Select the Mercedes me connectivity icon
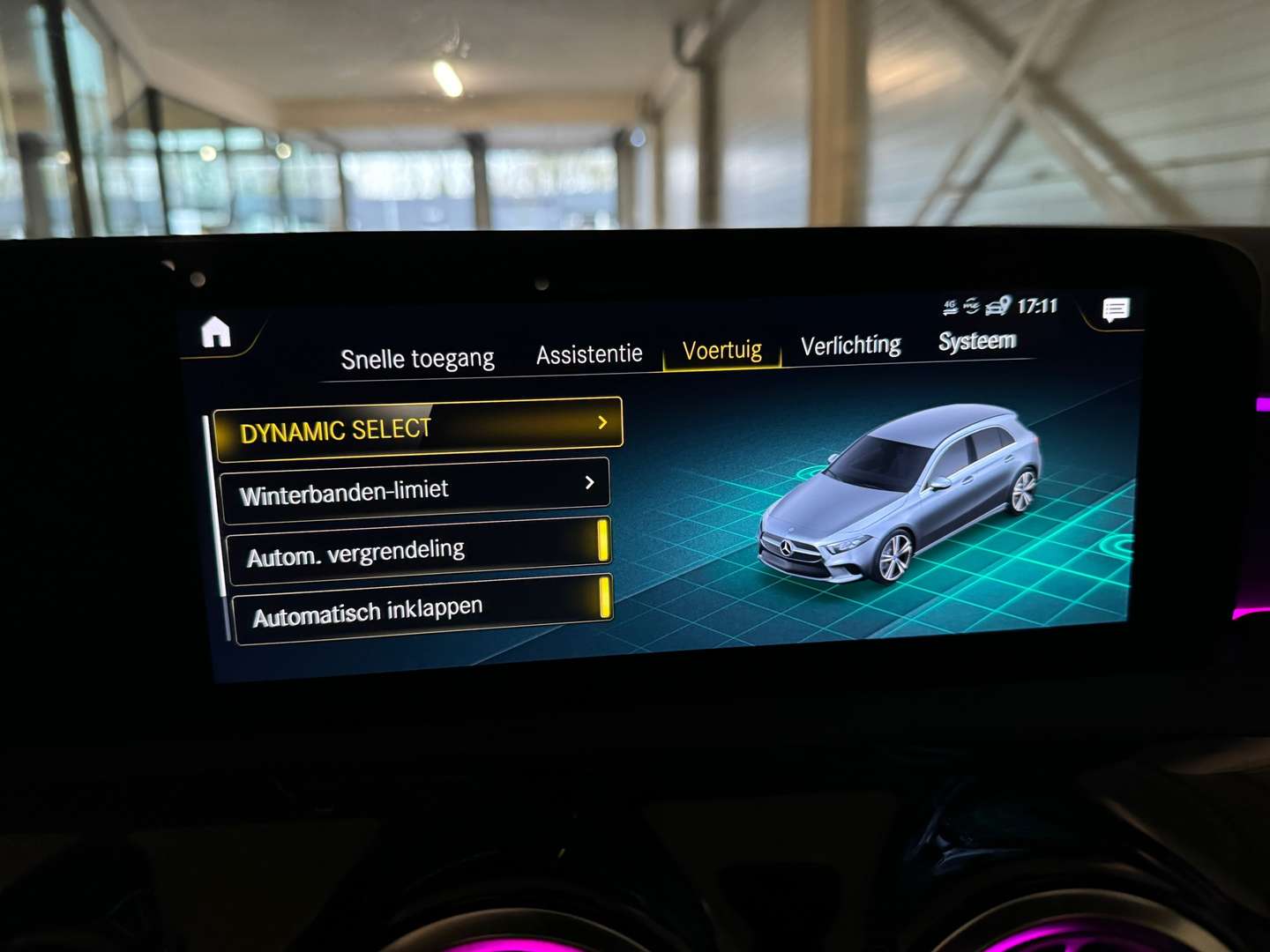The image size is (1270, 952). click(x=971, y=305)
